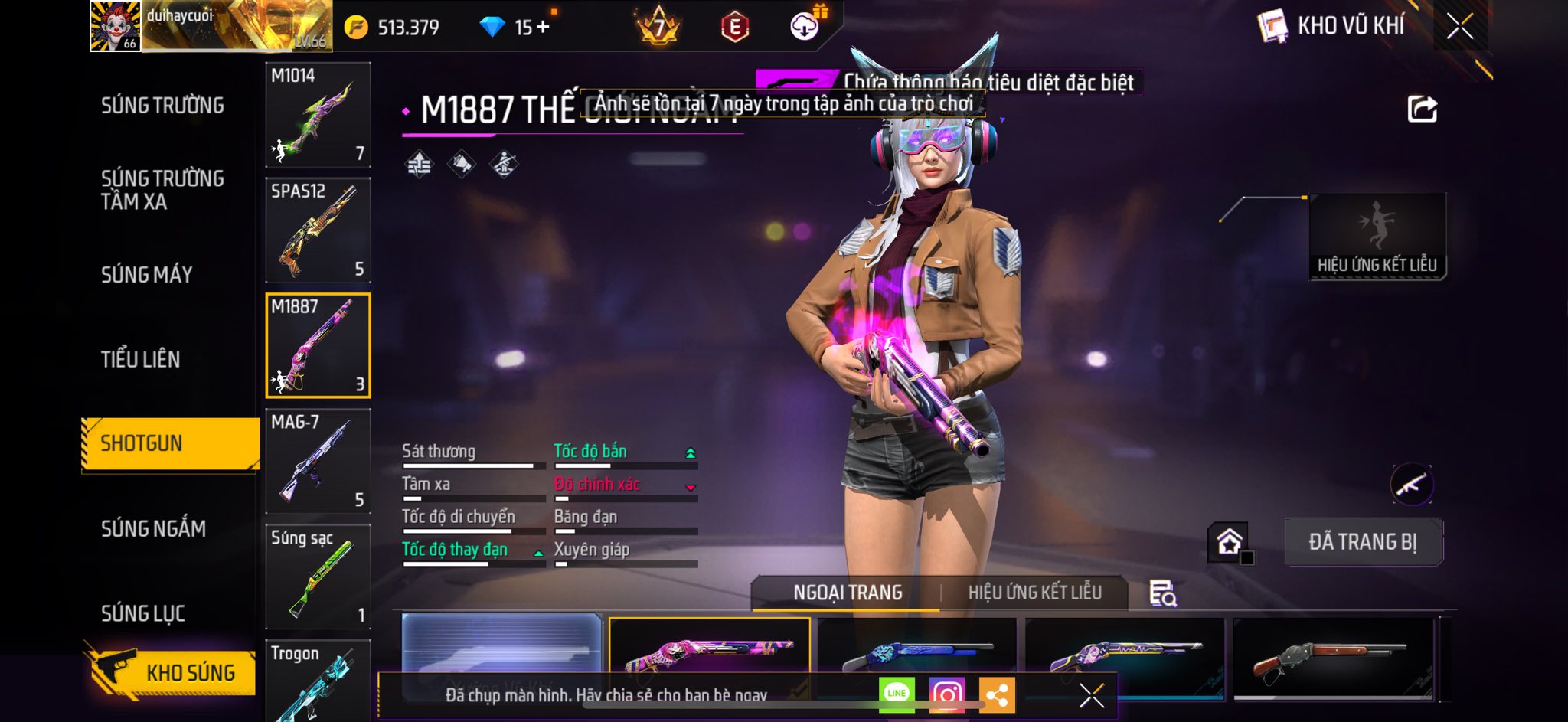Select the red wooden M1887 skin

coord(1332,660)
